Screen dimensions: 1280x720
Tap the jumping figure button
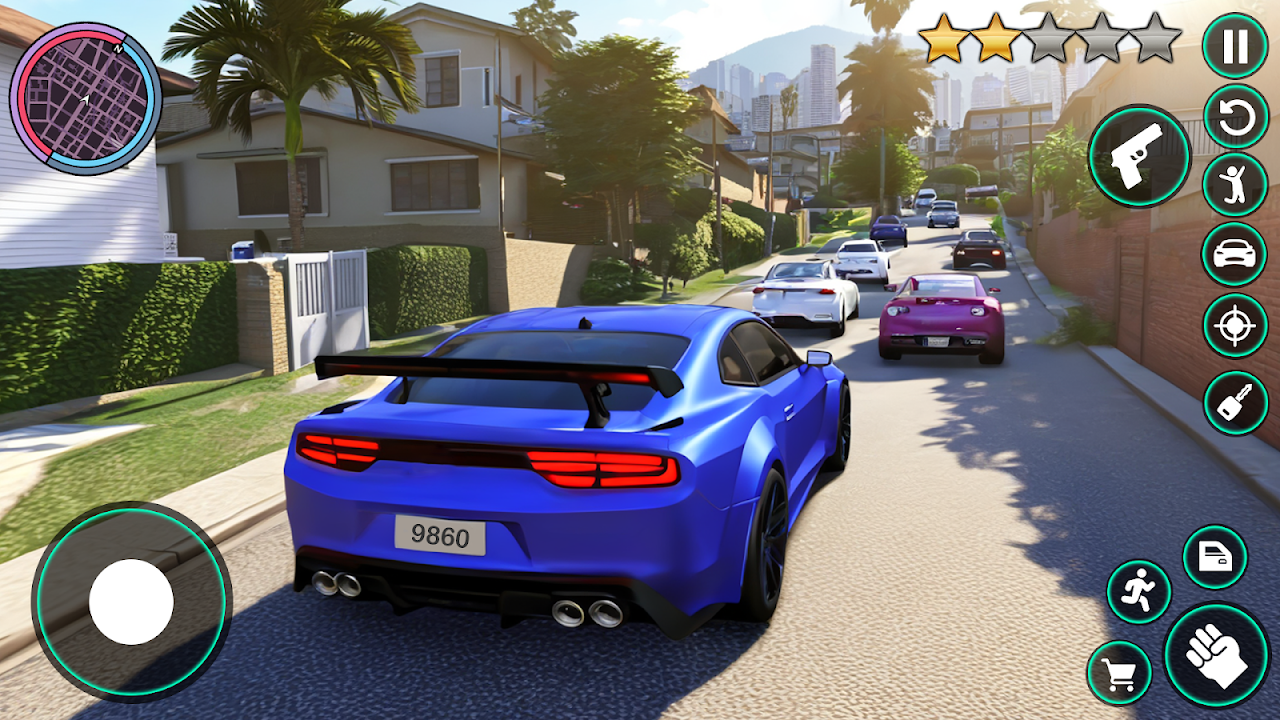click(x=1235, y=185)
